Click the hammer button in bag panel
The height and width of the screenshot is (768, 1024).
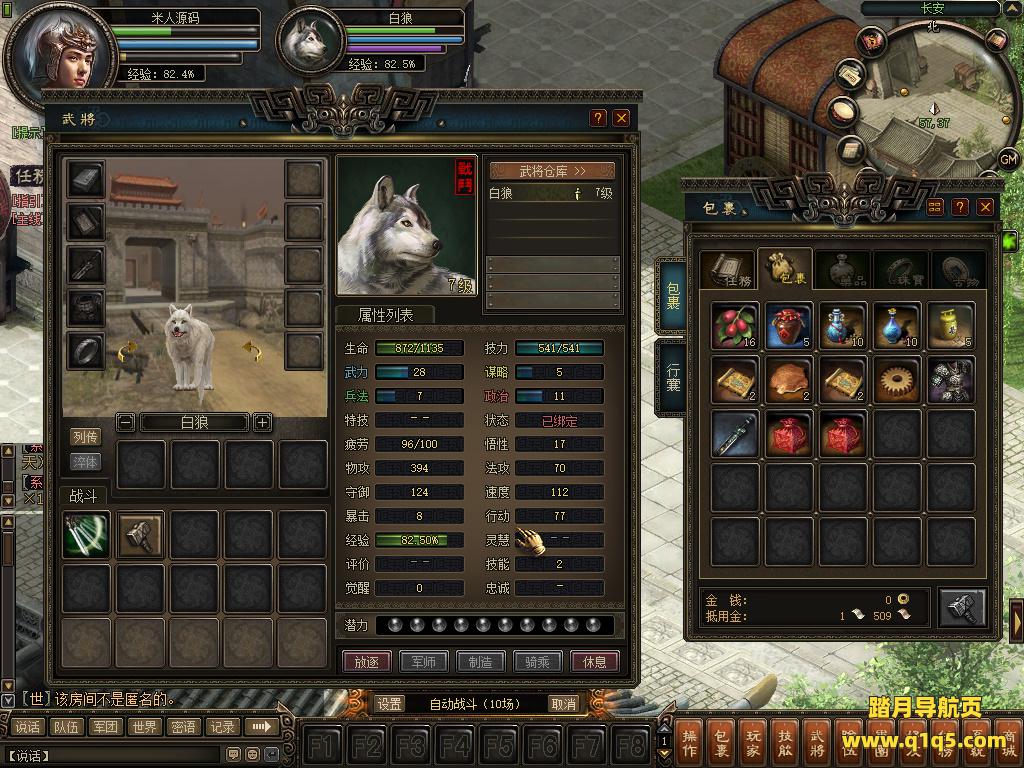[x=962, y=607]
